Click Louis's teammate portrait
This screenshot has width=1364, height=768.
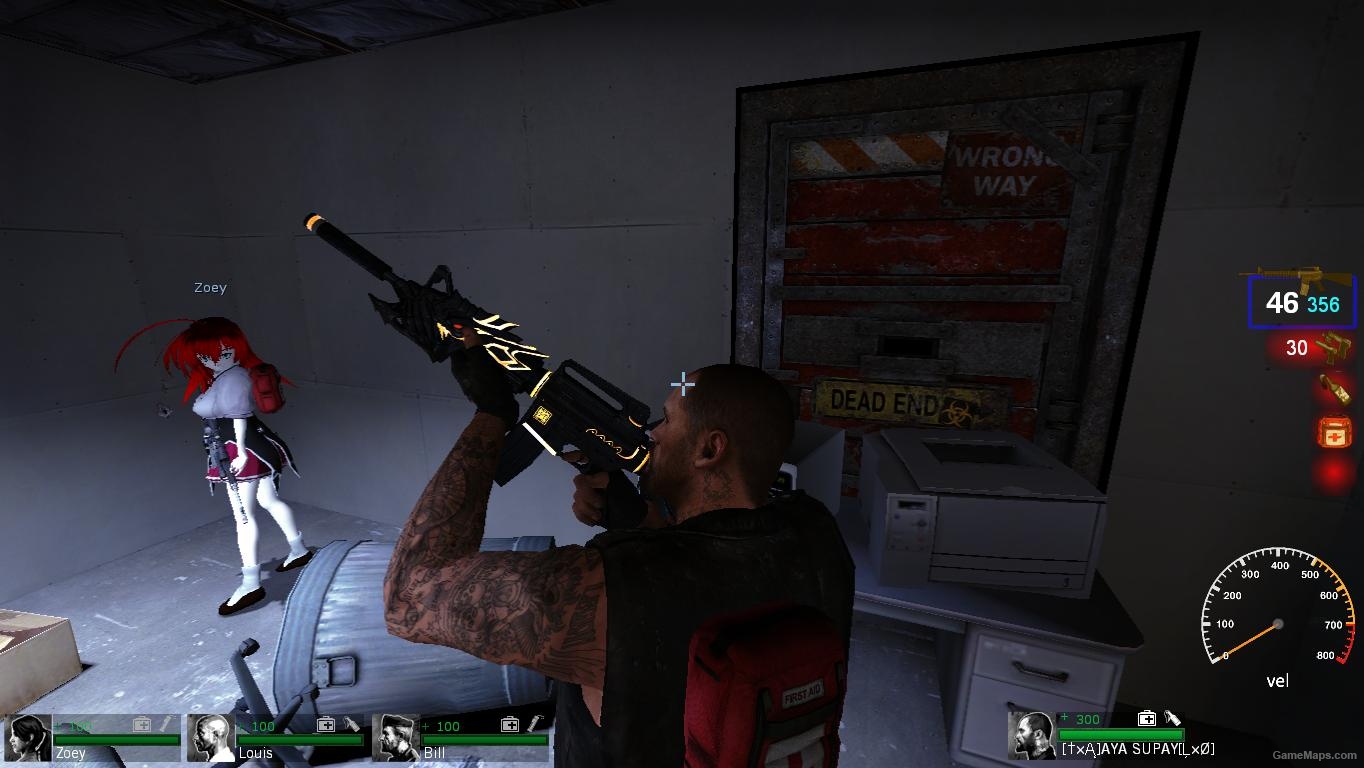pyautogui.click(x=211, y=738)
